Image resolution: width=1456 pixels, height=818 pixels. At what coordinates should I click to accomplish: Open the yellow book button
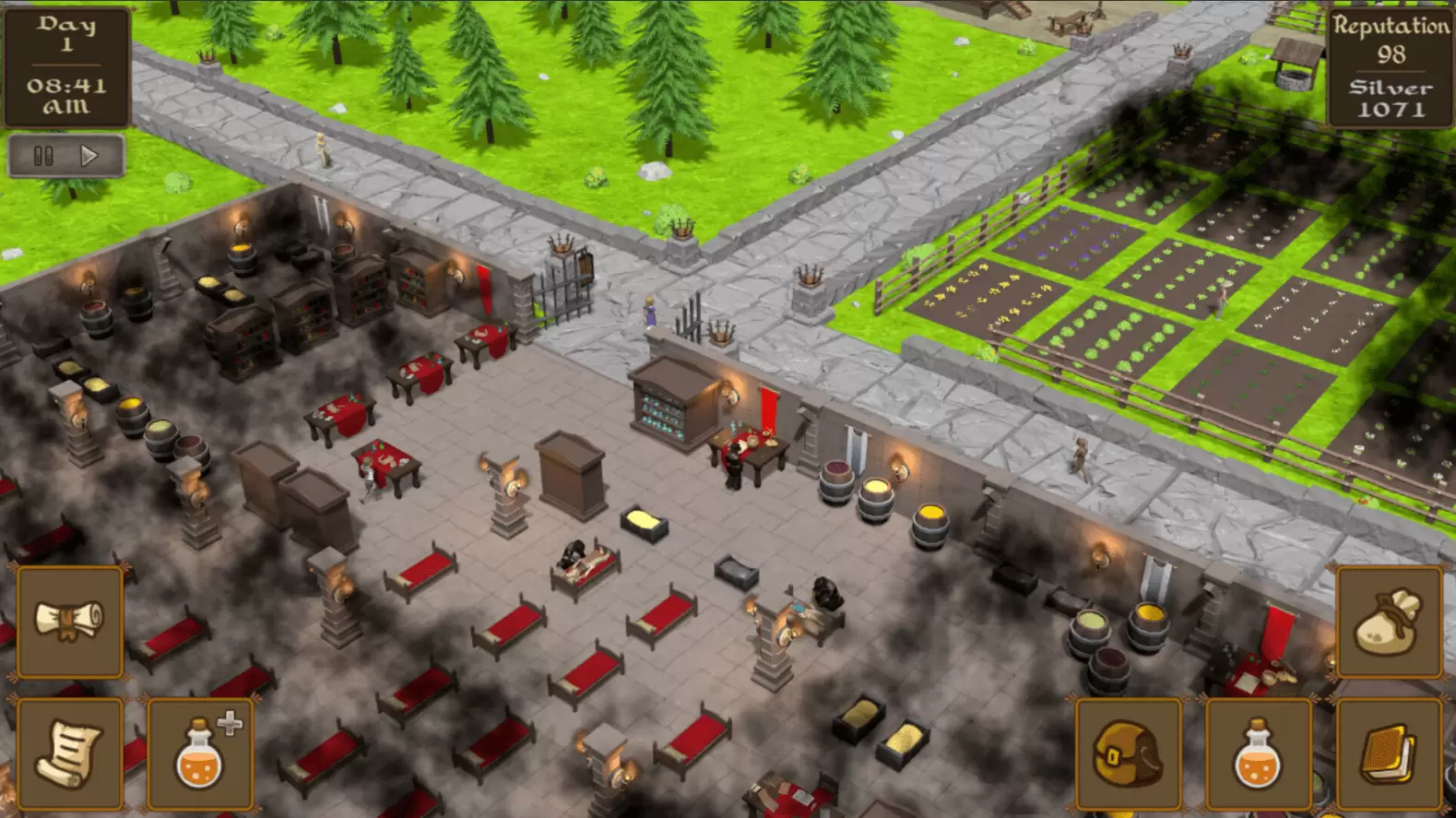[1389, 753]
